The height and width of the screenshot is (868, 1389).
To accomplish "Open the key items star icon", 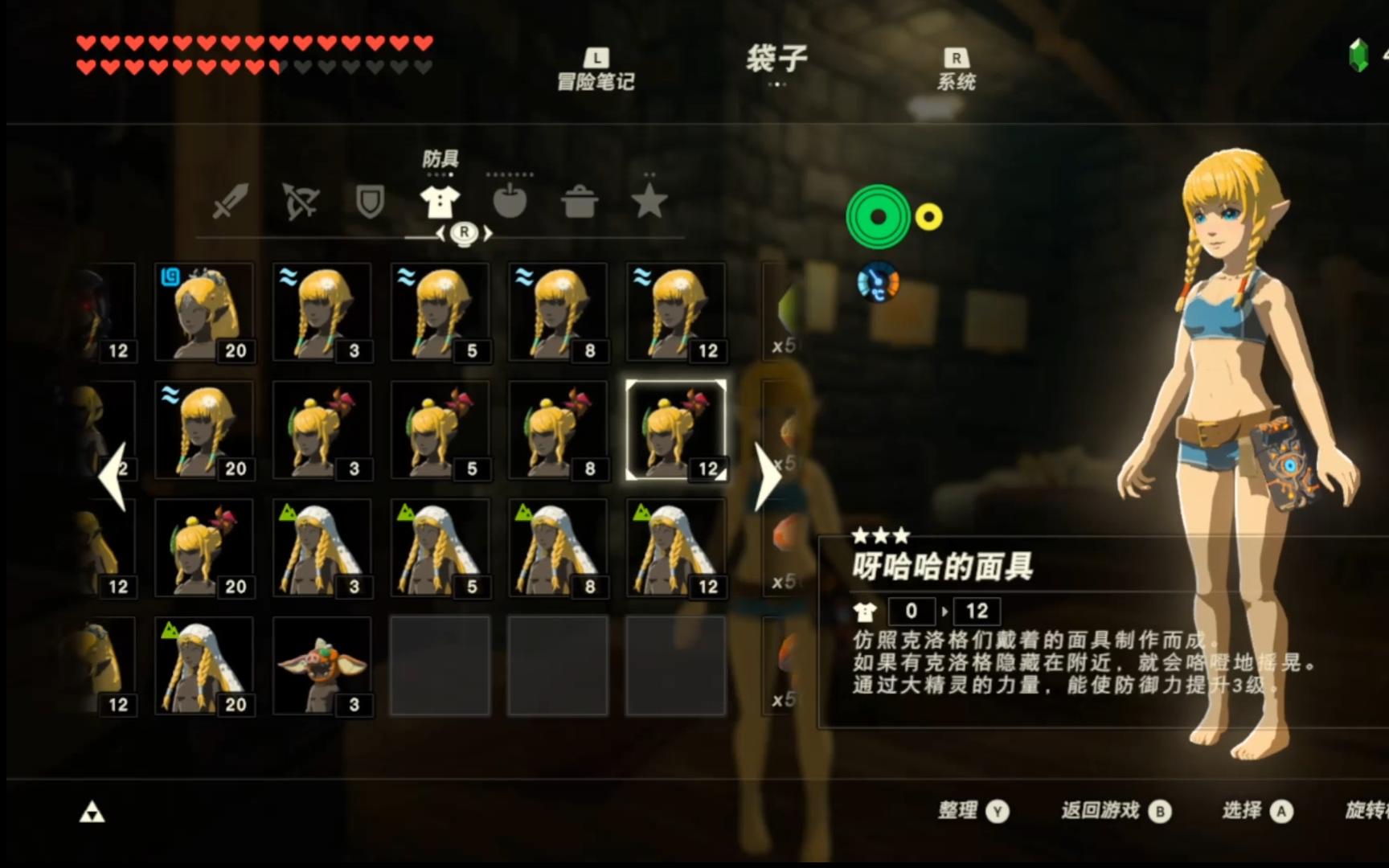I will 649,203.
